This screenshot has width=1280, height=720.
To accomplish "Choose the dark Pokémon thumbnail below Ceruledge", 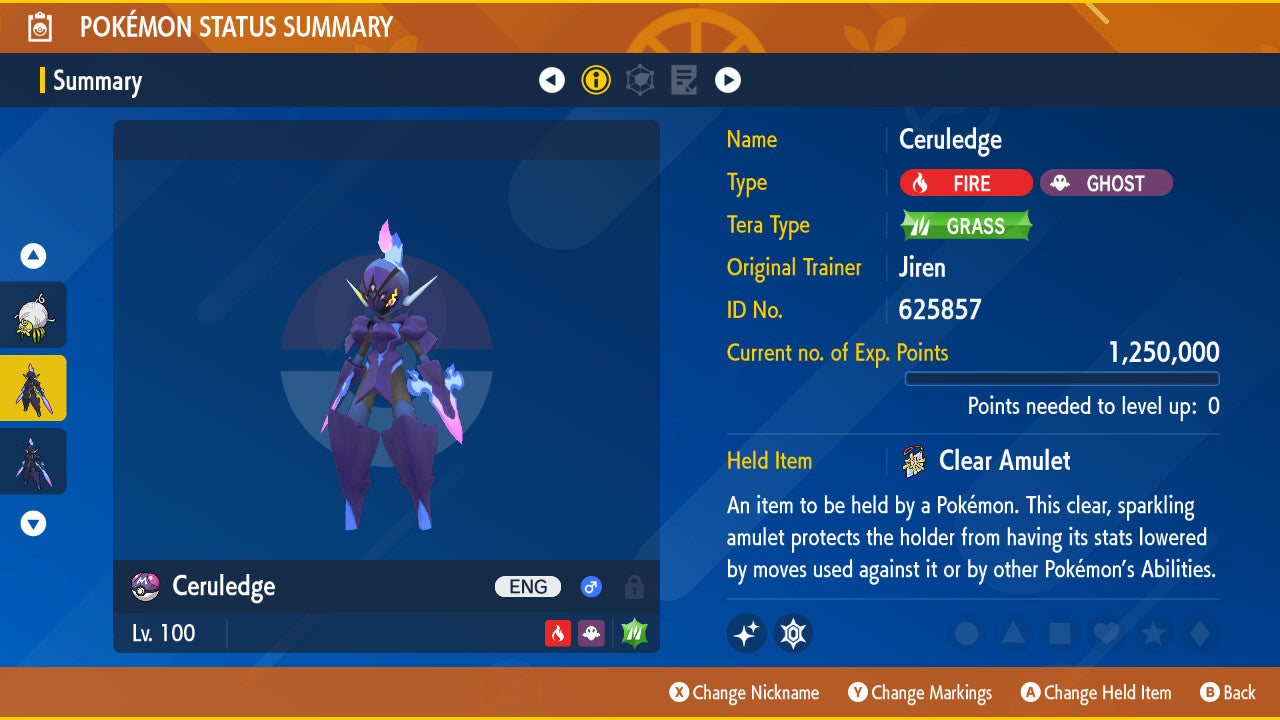I will point(33,461).
